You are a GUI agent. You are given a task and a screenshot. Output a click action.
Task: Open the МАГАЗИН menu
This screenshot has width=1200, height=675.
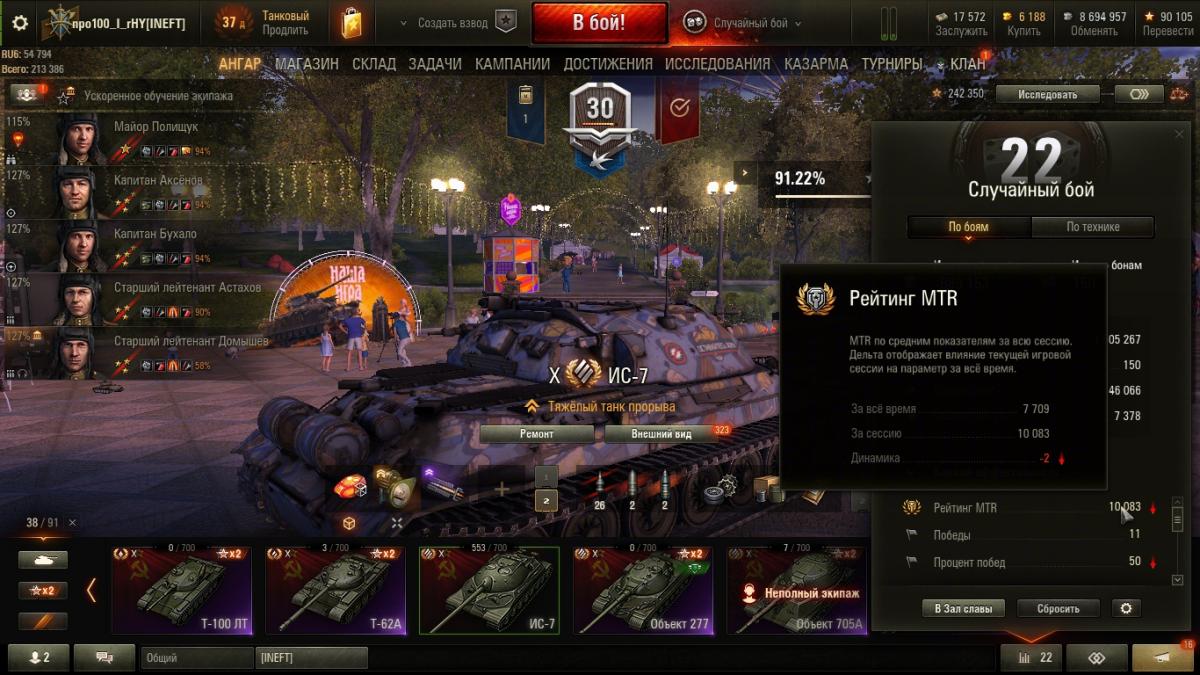307,64
